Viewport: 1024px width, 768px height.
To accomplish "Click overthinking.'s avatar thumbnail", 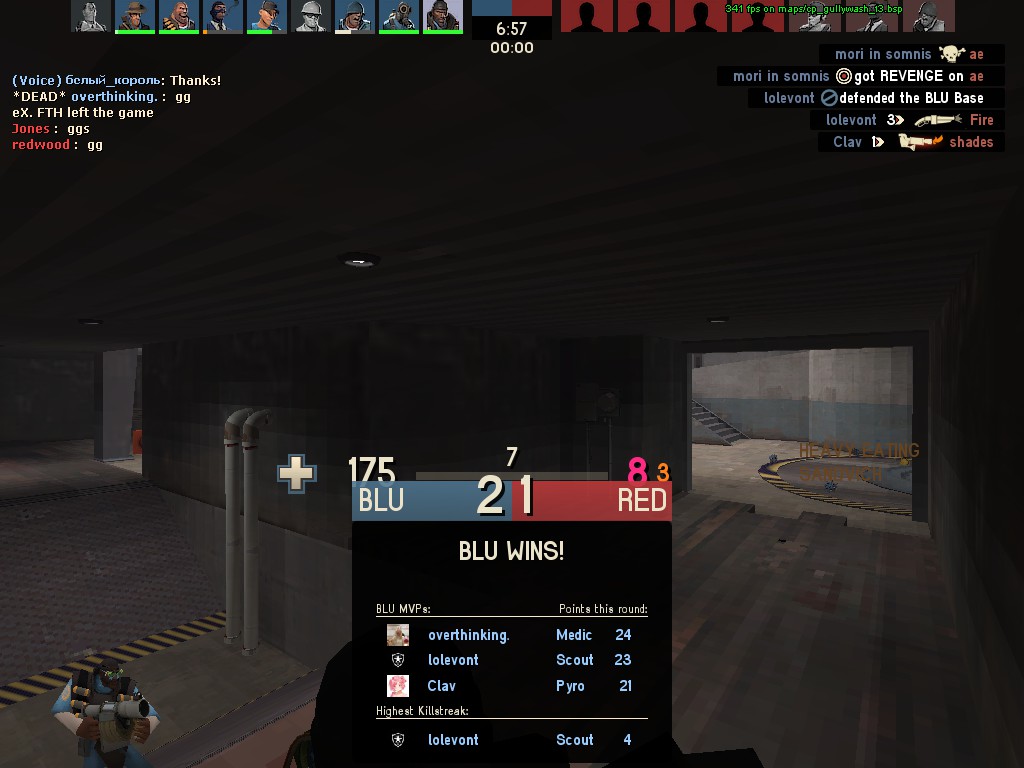I will tap(398, 635).
